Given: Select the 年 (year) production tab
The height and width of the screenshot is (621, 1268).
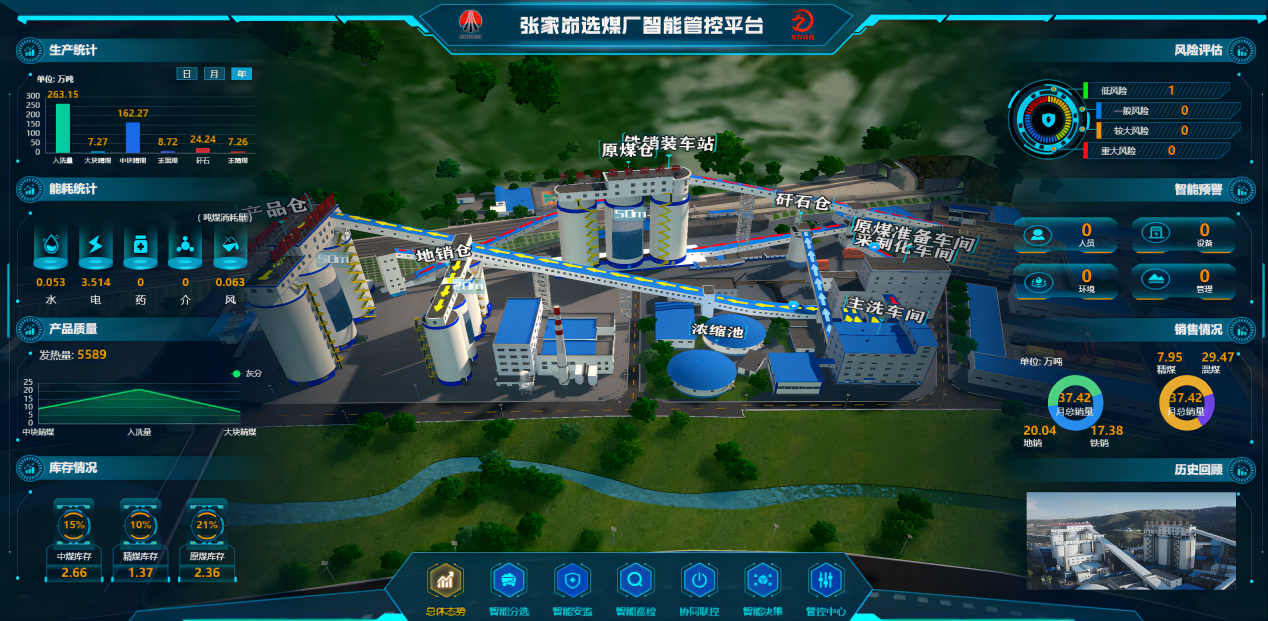Looking at the screenshot, I should point(242,74).
